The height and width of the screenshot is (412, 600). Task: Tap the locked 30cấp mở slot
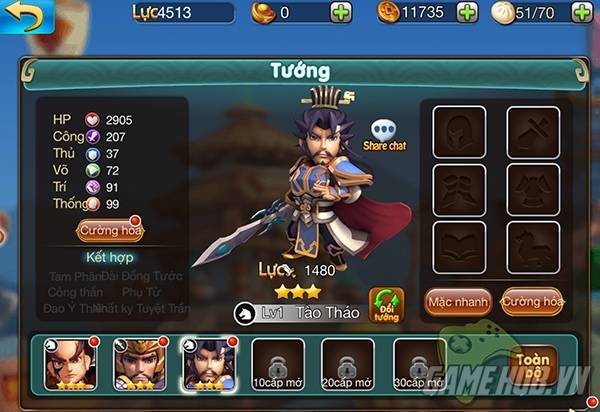point(419,364)
